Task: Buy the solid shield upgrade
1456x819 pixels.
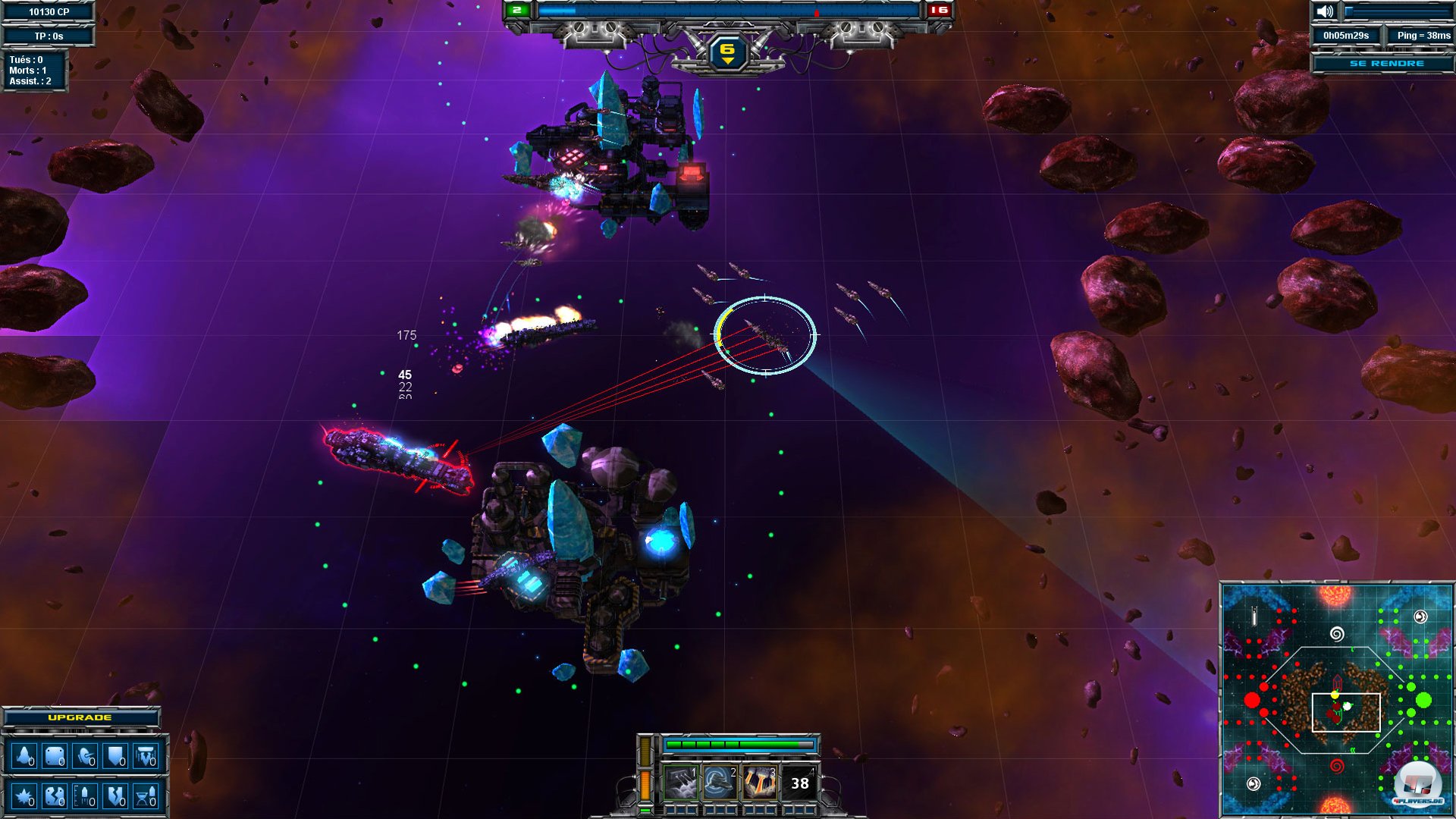Action: pos(115,756)
